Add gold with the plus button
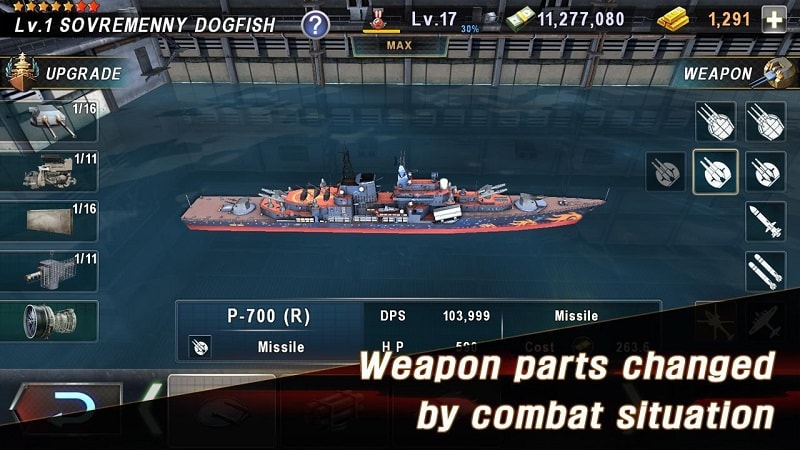Image resolution: width=800 pixels, height=450 pixels. (774, 20)
